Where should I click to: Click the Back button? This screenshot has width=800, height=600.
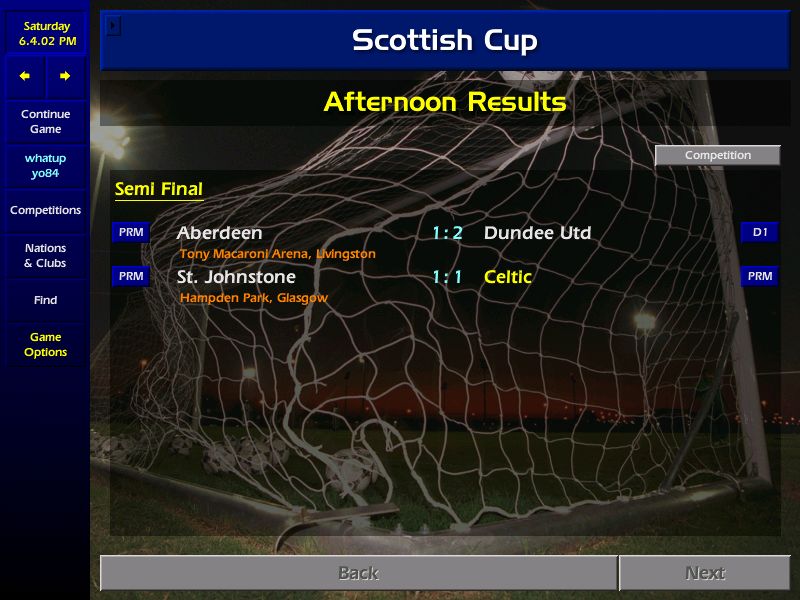coord(358,573)
